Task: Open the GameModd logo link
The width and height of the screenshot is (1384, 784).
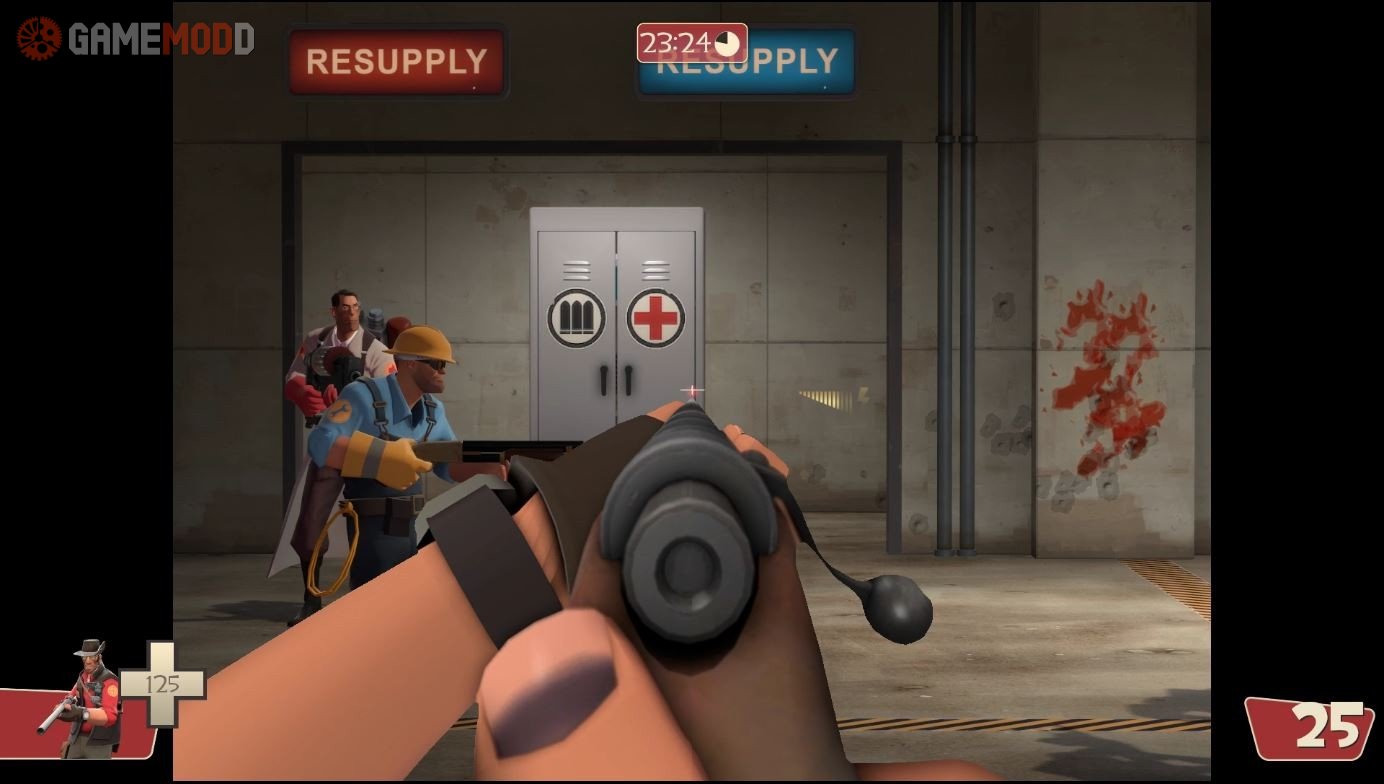Action: click(135, 39)
